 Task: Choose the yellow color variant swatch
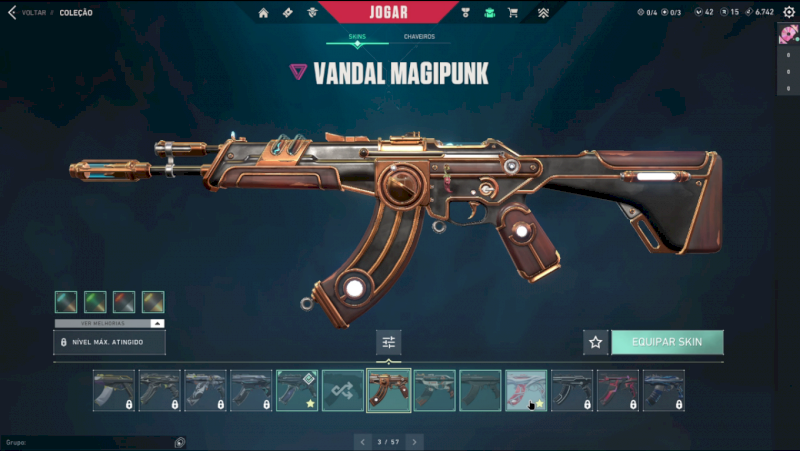(153, 302)
